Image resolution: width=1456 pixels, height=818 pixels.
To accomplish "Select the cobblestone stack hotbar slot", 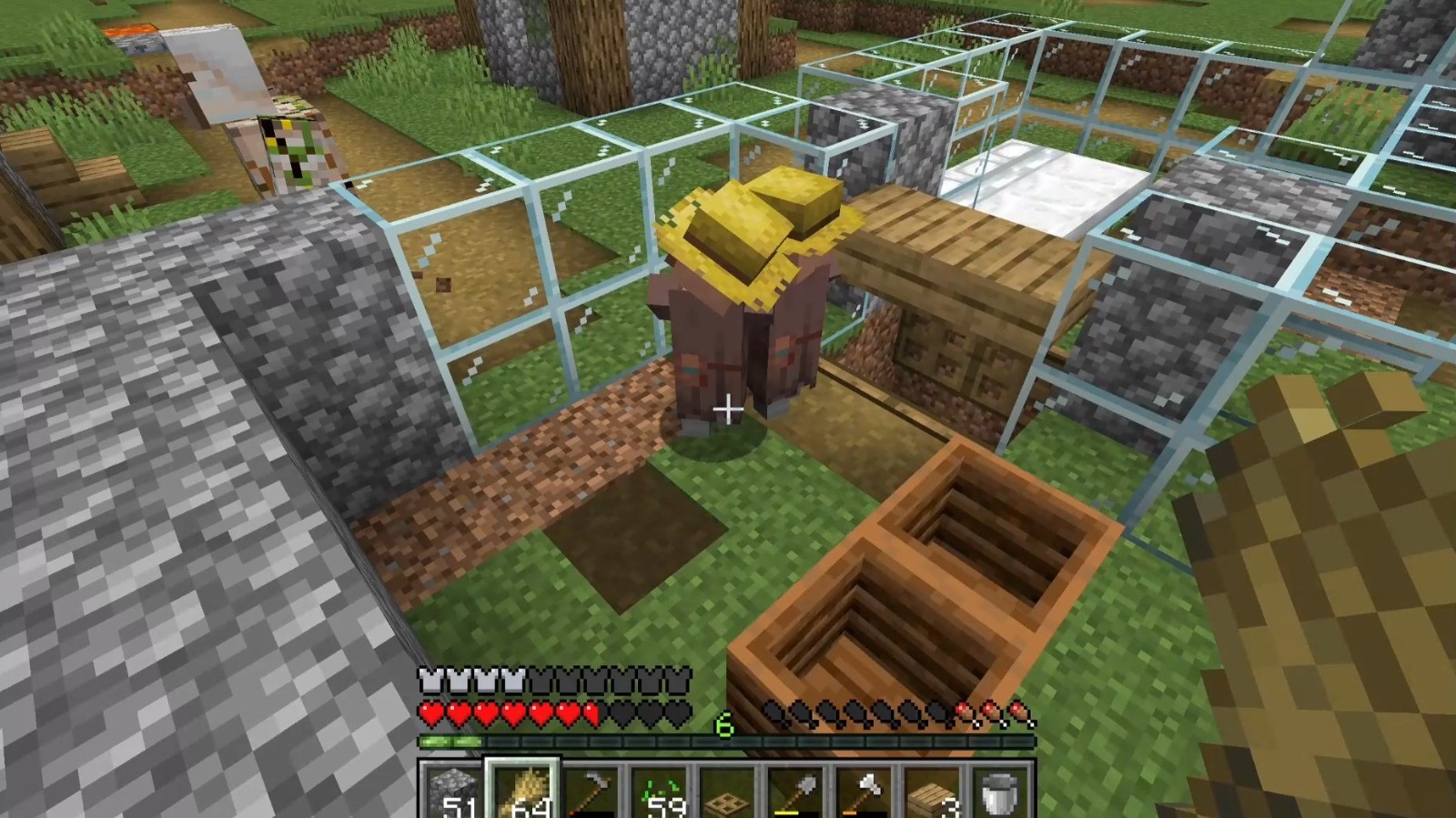I will click(452, 792).
